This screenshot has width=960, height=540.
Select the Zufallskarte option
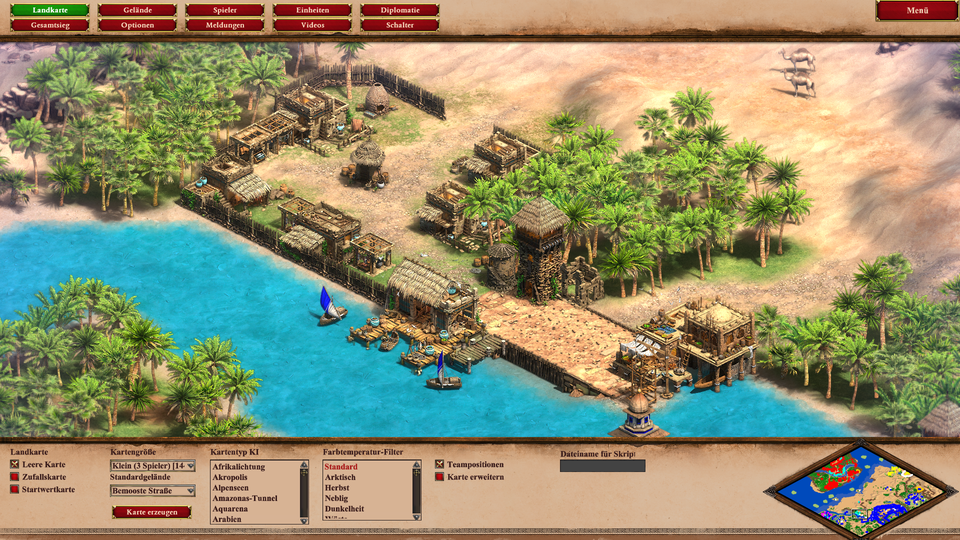(15, 477)
